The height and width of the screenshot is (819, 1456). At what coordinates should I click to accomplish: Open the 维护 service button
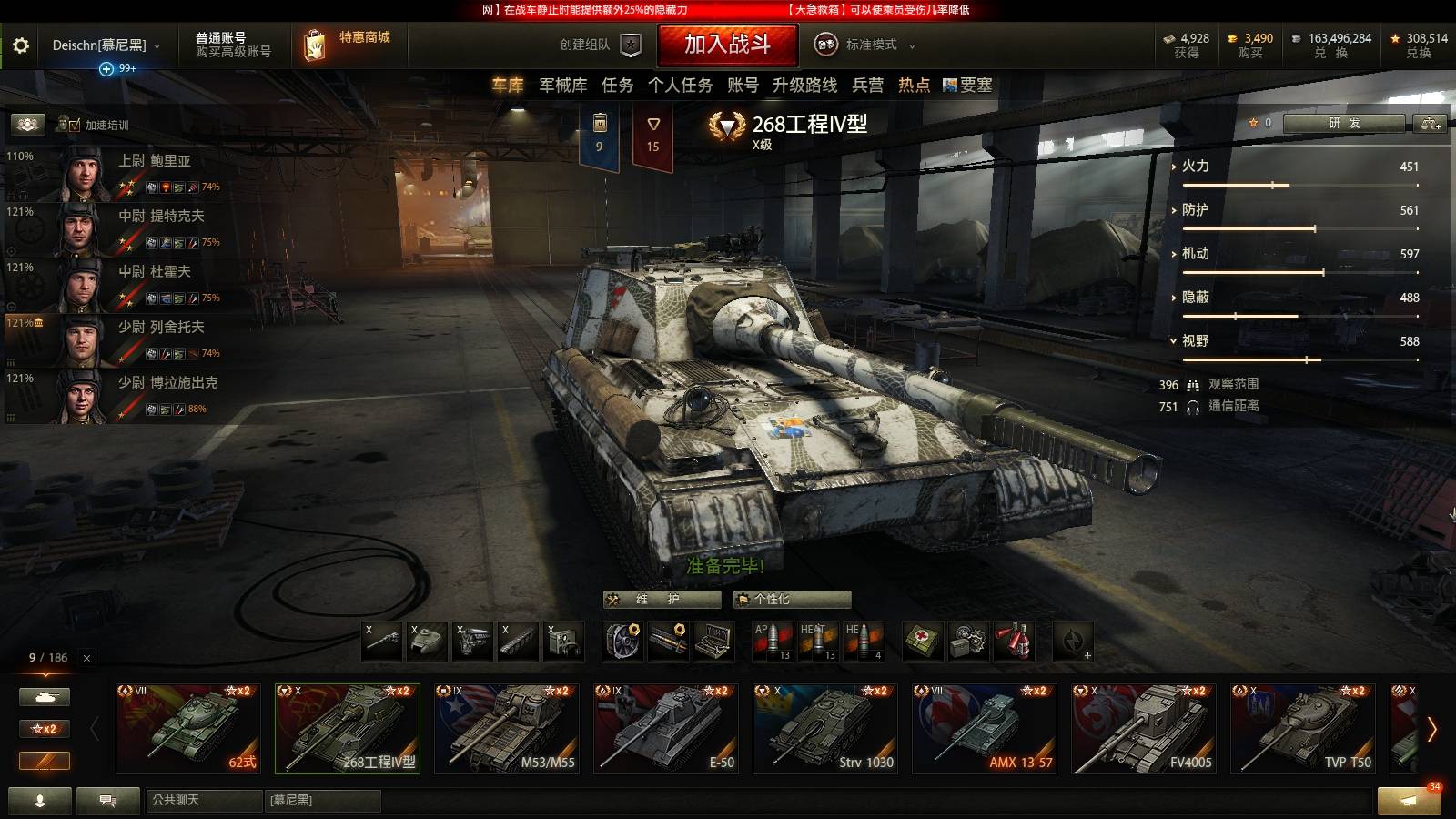tap(662, 600)
